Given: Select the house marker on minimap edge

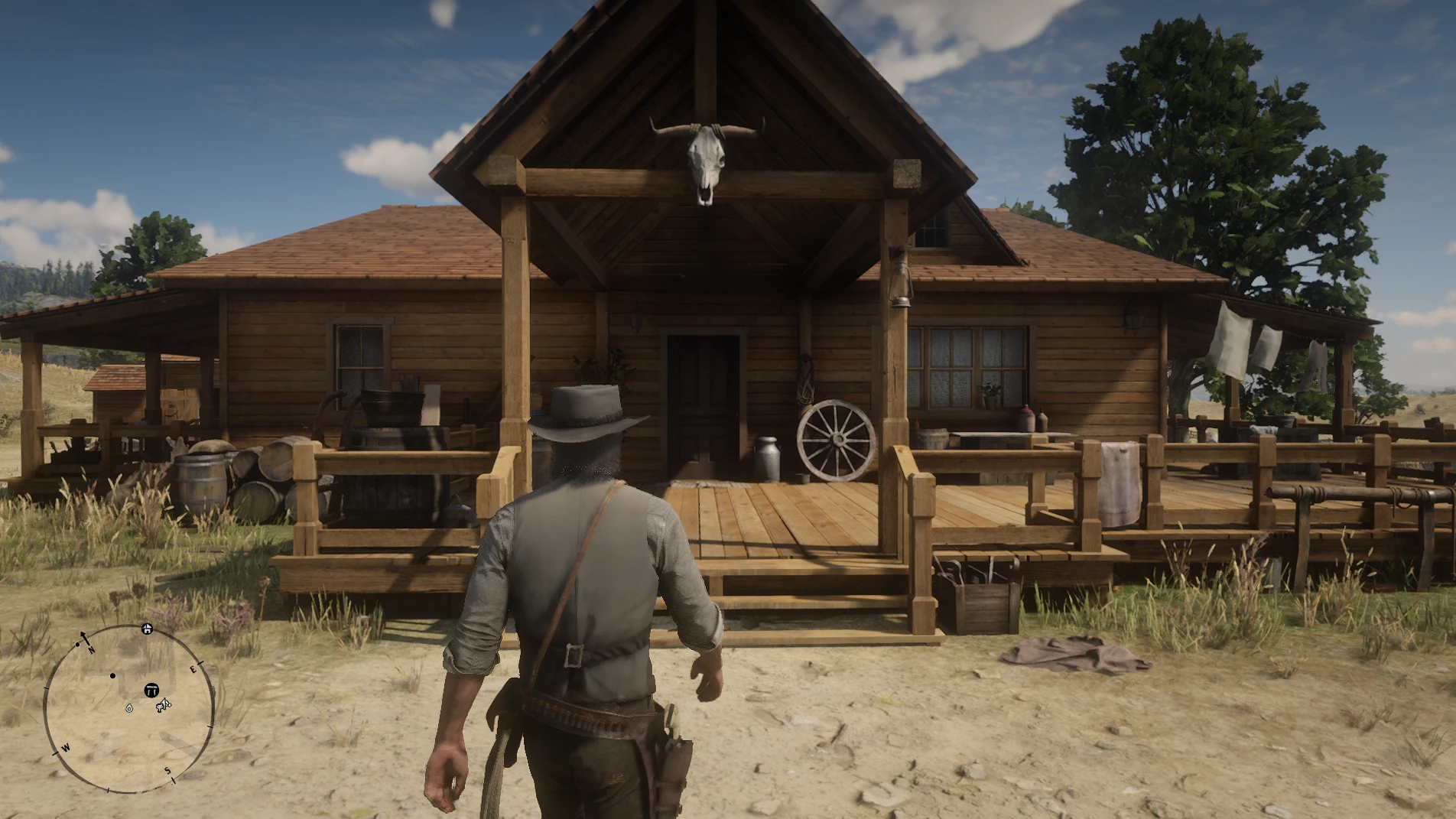Looking at the screenshot, I should tap(147, 629).
